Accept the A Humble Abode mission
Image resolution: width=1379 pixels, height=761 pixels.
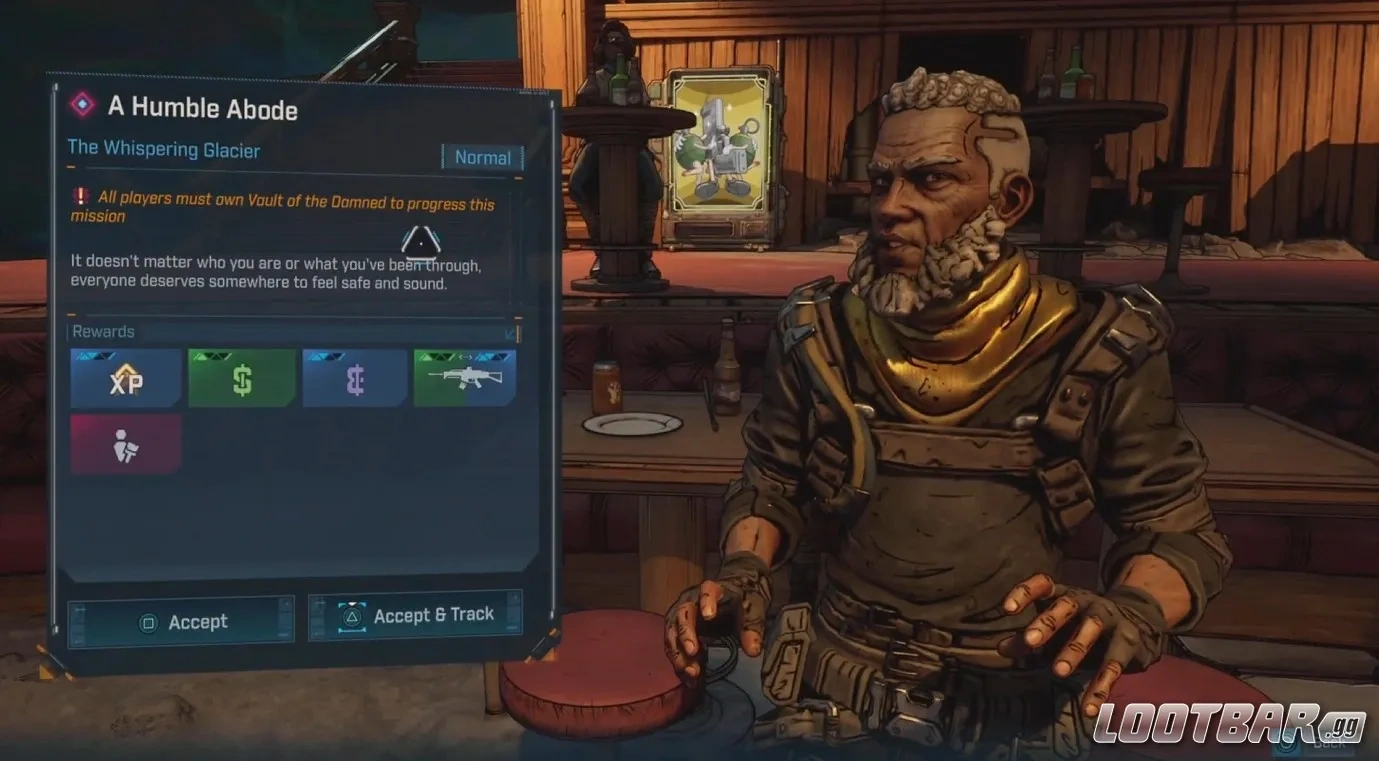[181, 622]
